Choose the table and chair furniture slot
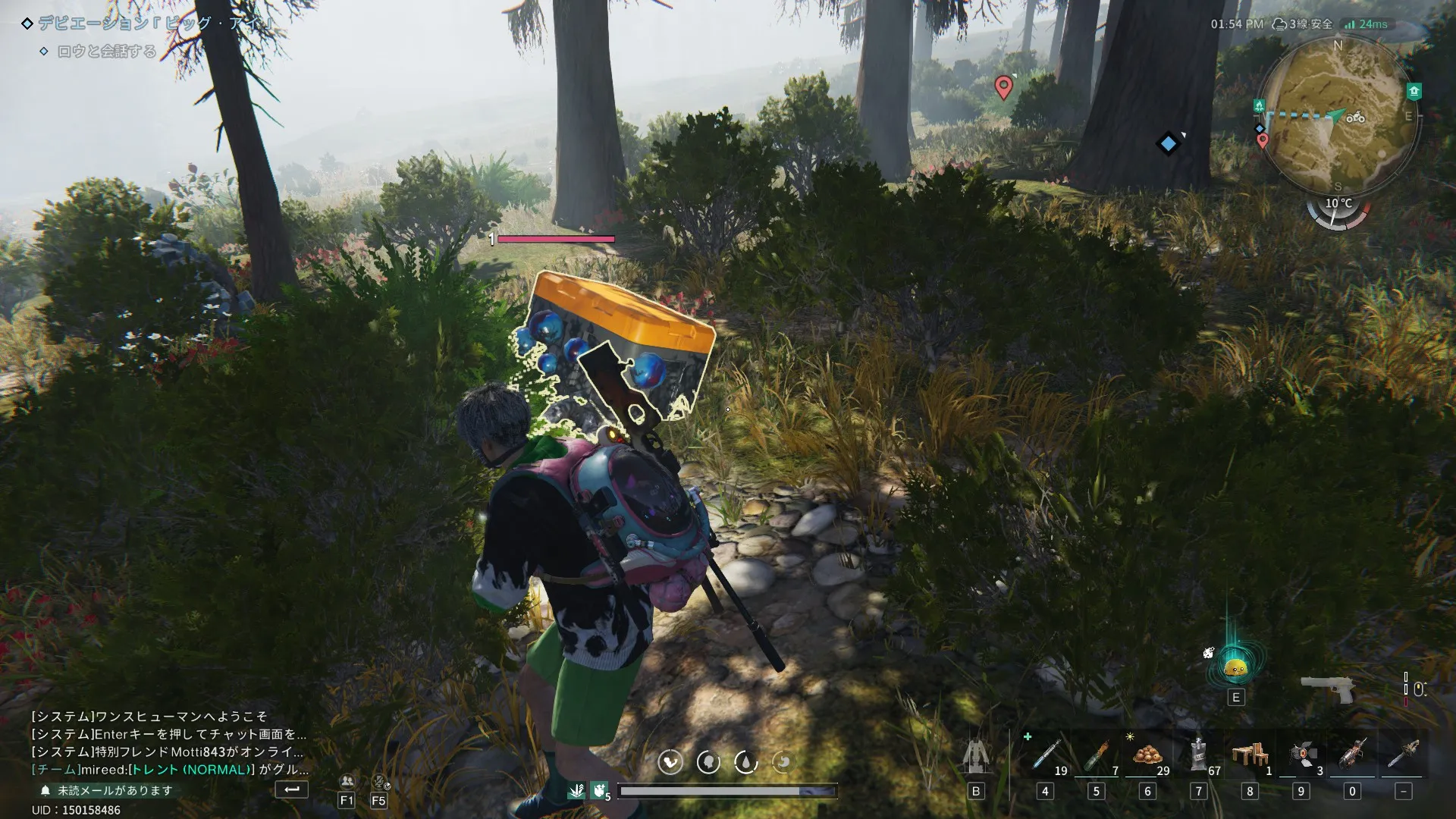The image size is (1456, 819). [1250, 755]
